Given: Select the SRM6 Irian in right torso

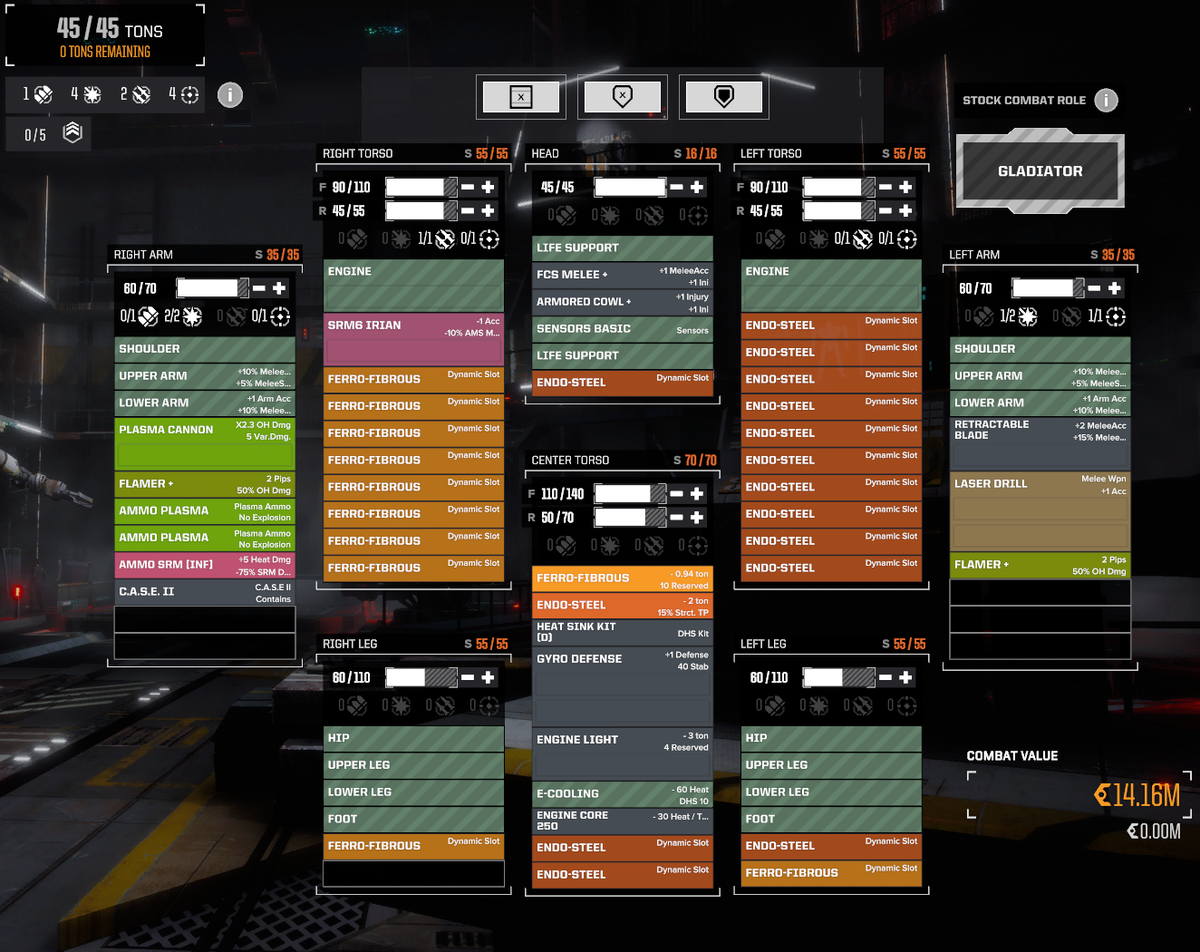Looking at the screenshot, I should pos(413,338).
